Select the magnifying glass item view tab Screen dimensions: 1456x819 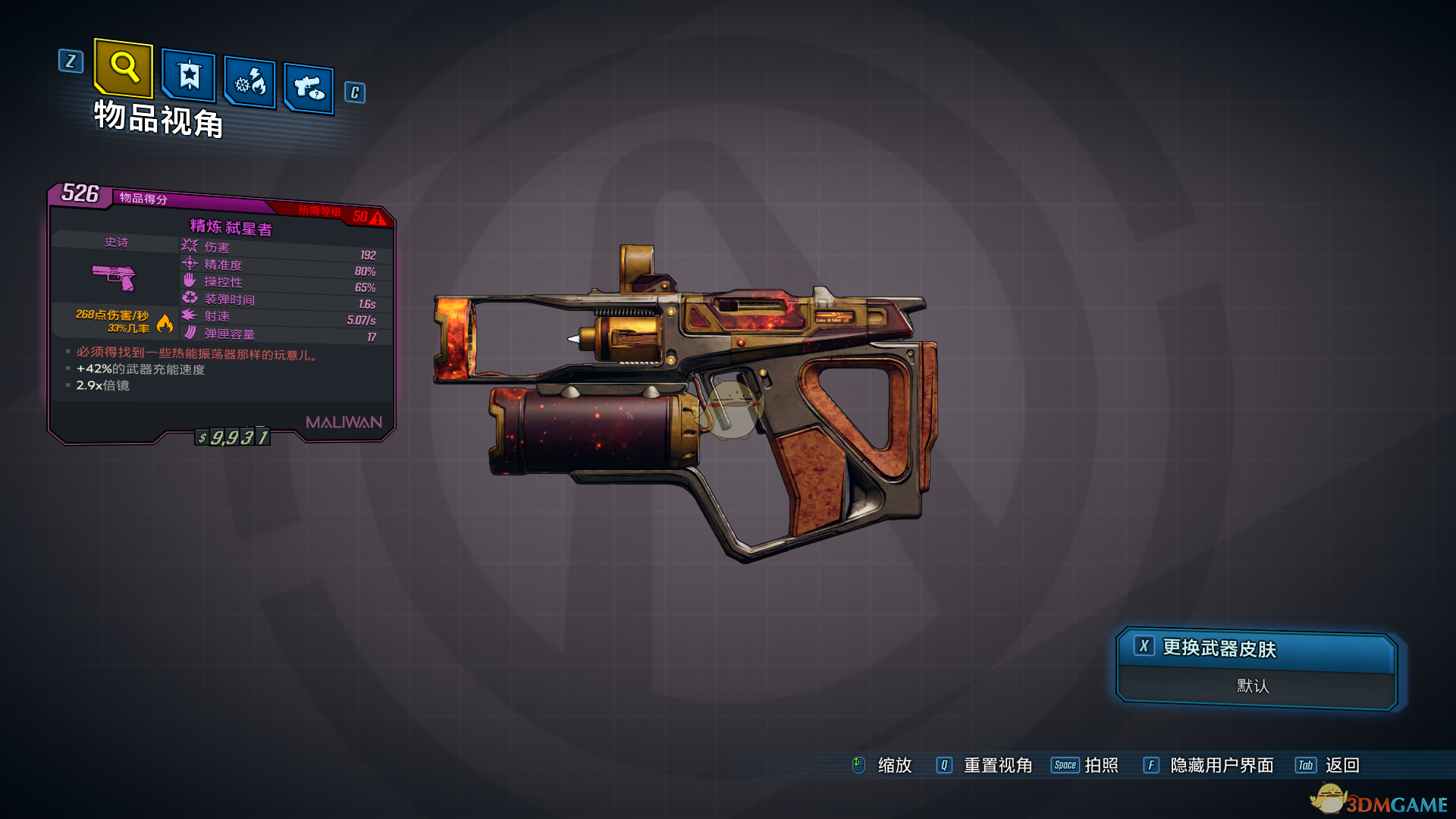[124, 68]
